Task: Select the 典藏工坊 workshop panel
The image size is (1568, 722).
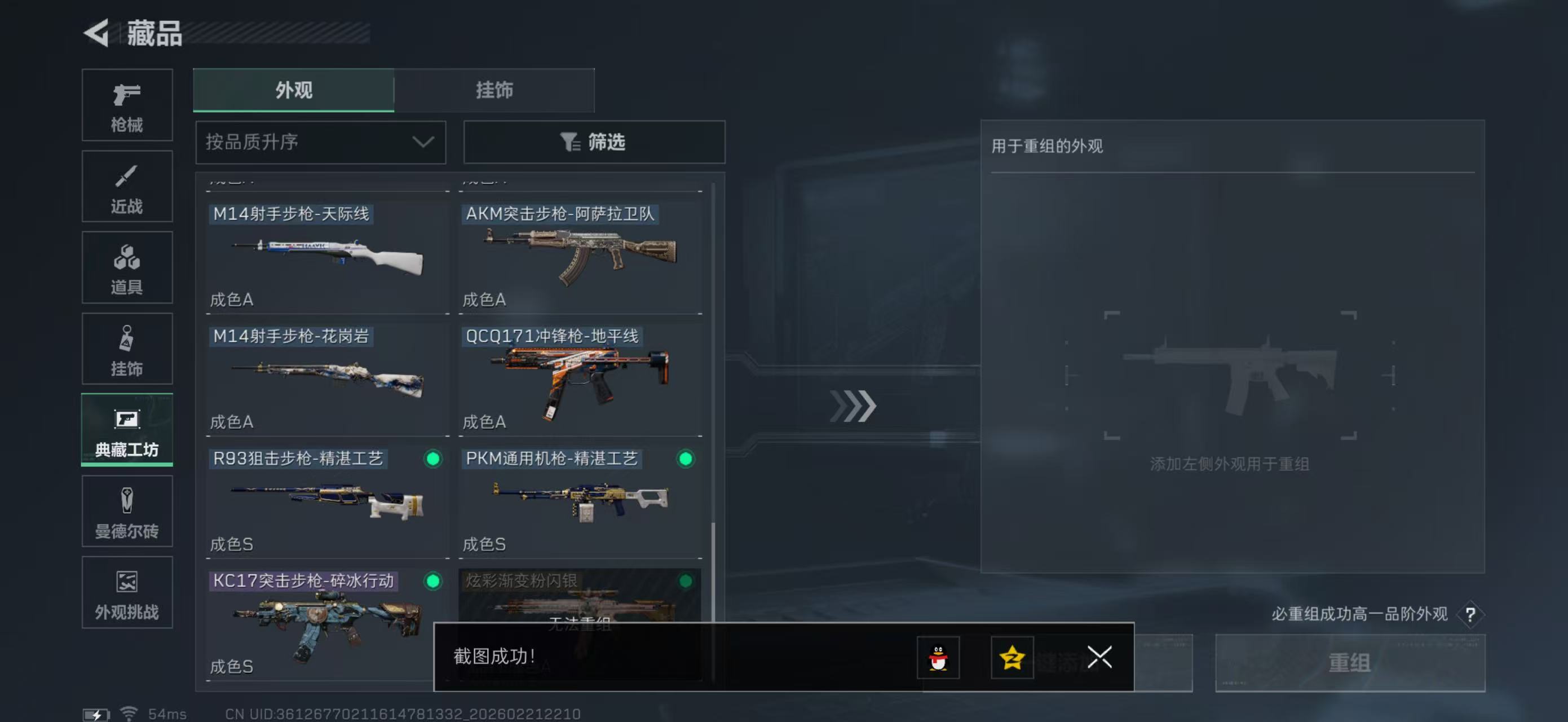Action: tap(127, 430)
